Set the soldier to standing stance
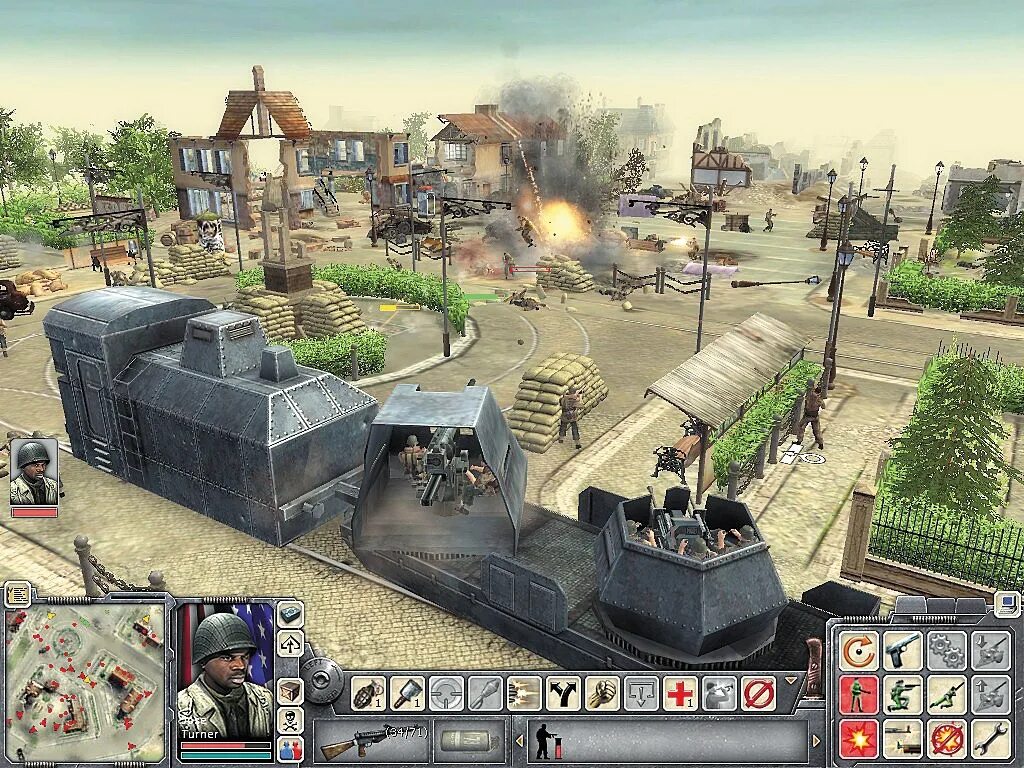The height and width of the screenshot is (768, 1024). tap(858, 694)
